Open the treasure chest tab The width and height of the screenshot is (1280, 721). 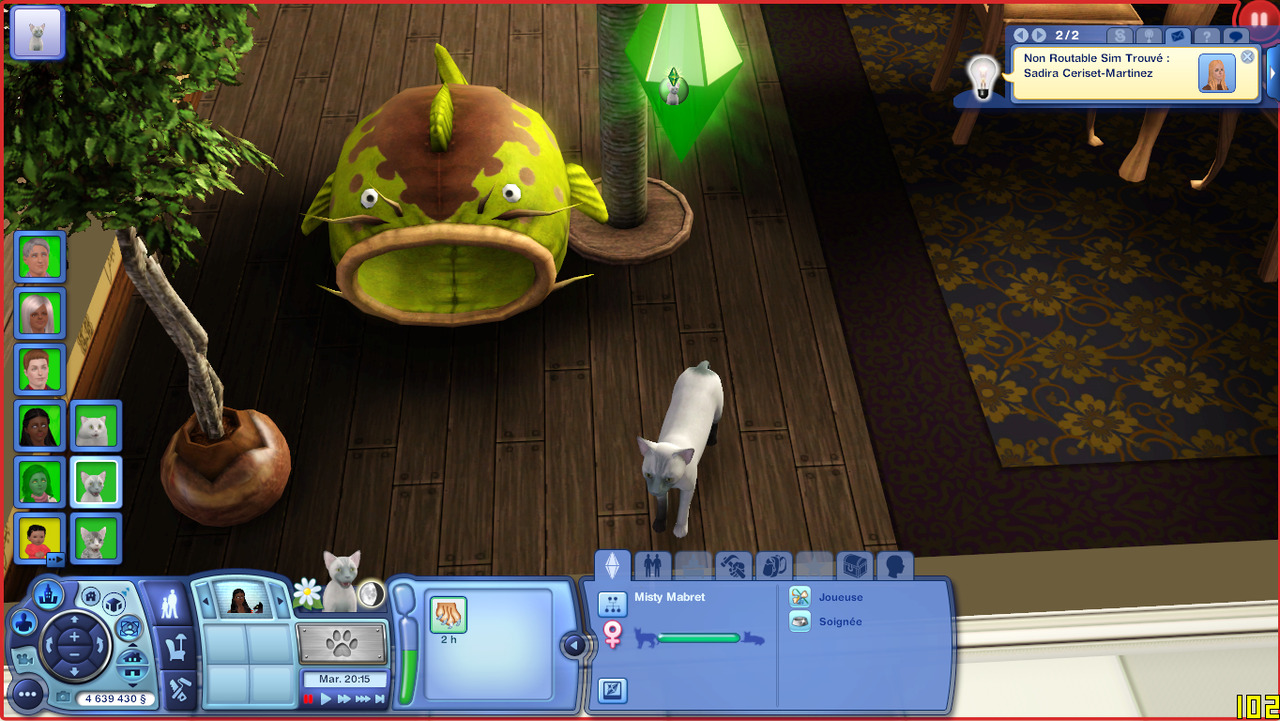[853, 567]
